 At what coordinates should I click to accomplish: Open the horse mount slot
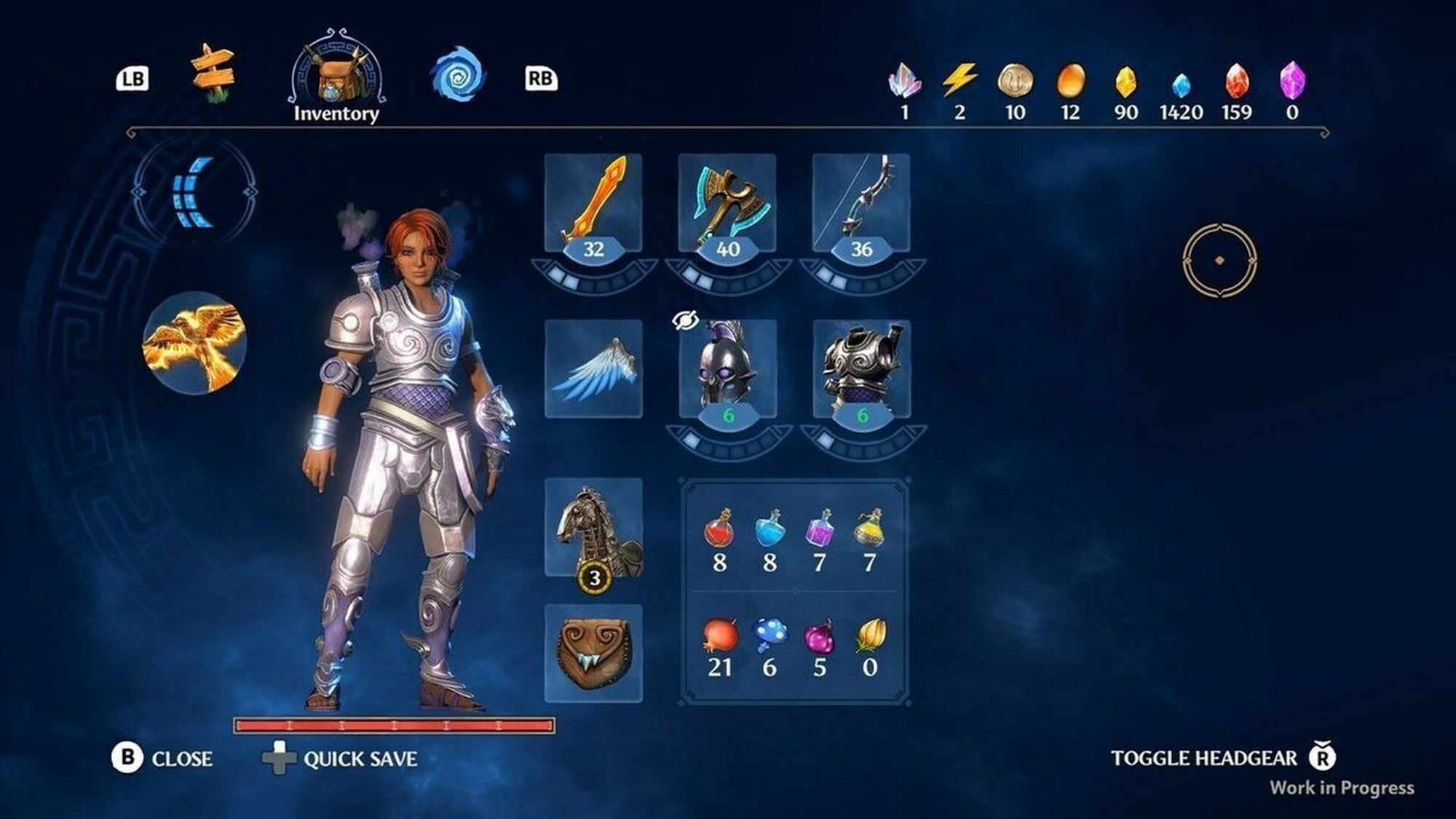click(593, 528)
